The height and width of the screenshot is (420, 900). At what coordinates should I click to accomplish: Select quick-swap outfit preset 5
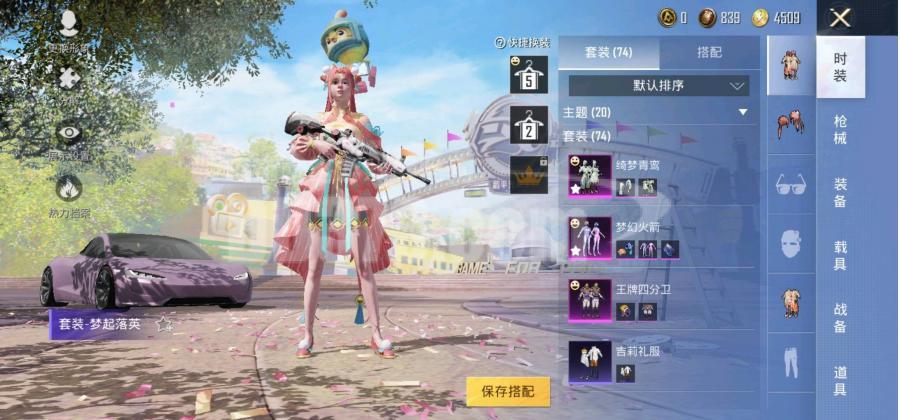pos(529,75)
